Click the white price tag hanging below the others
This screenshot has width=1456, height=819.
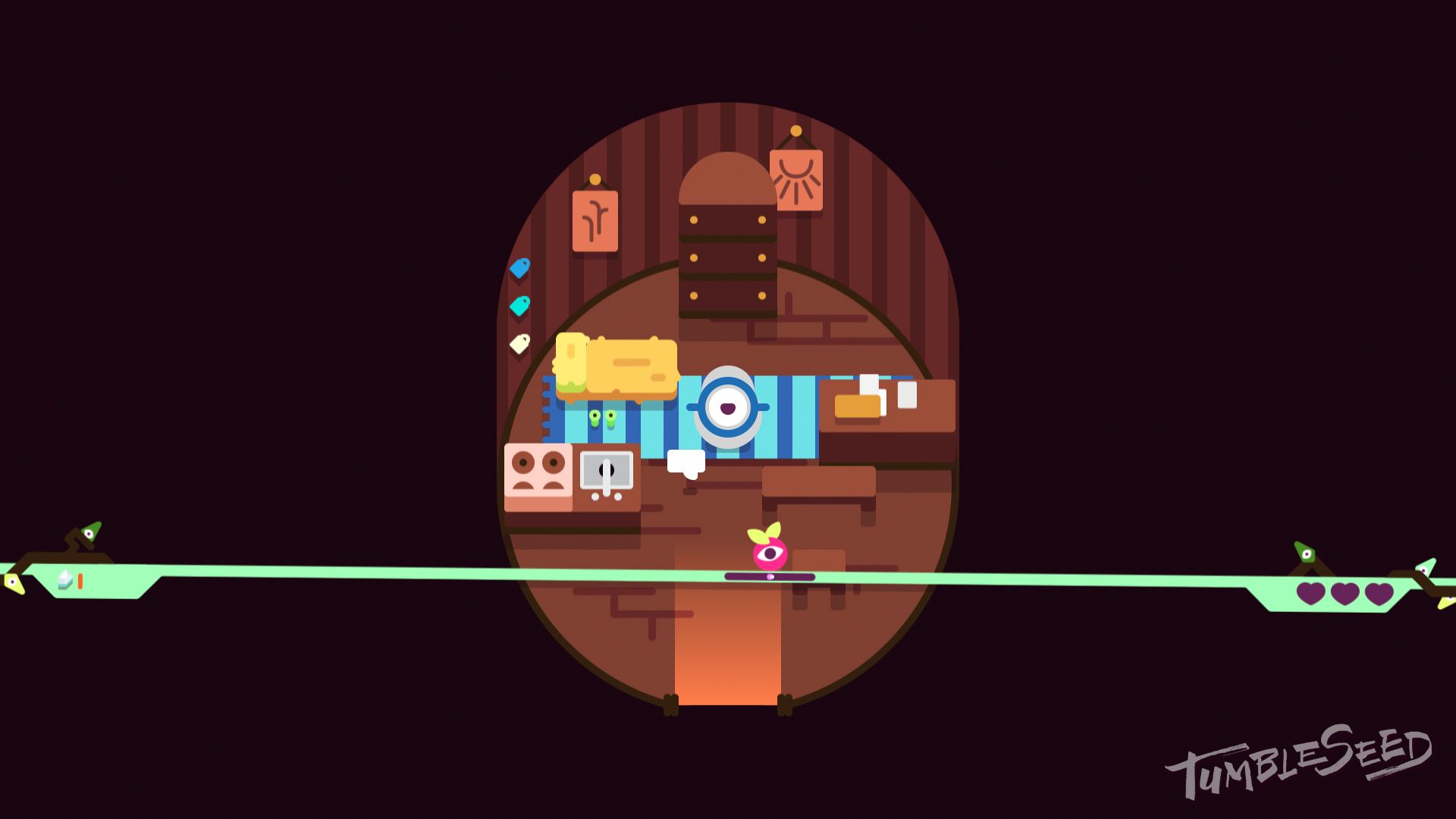520,344
